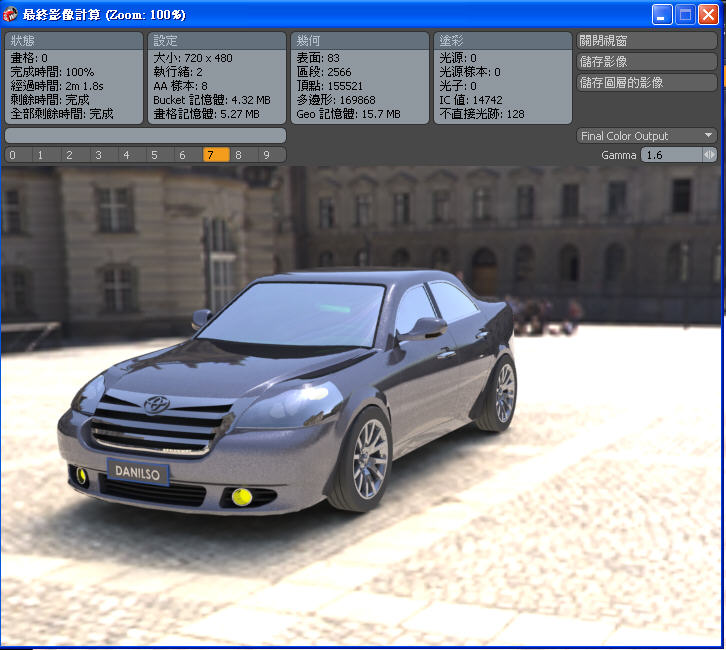Choose render slot 5
This screenshot has height=650, width=726.
coord(153,155)
